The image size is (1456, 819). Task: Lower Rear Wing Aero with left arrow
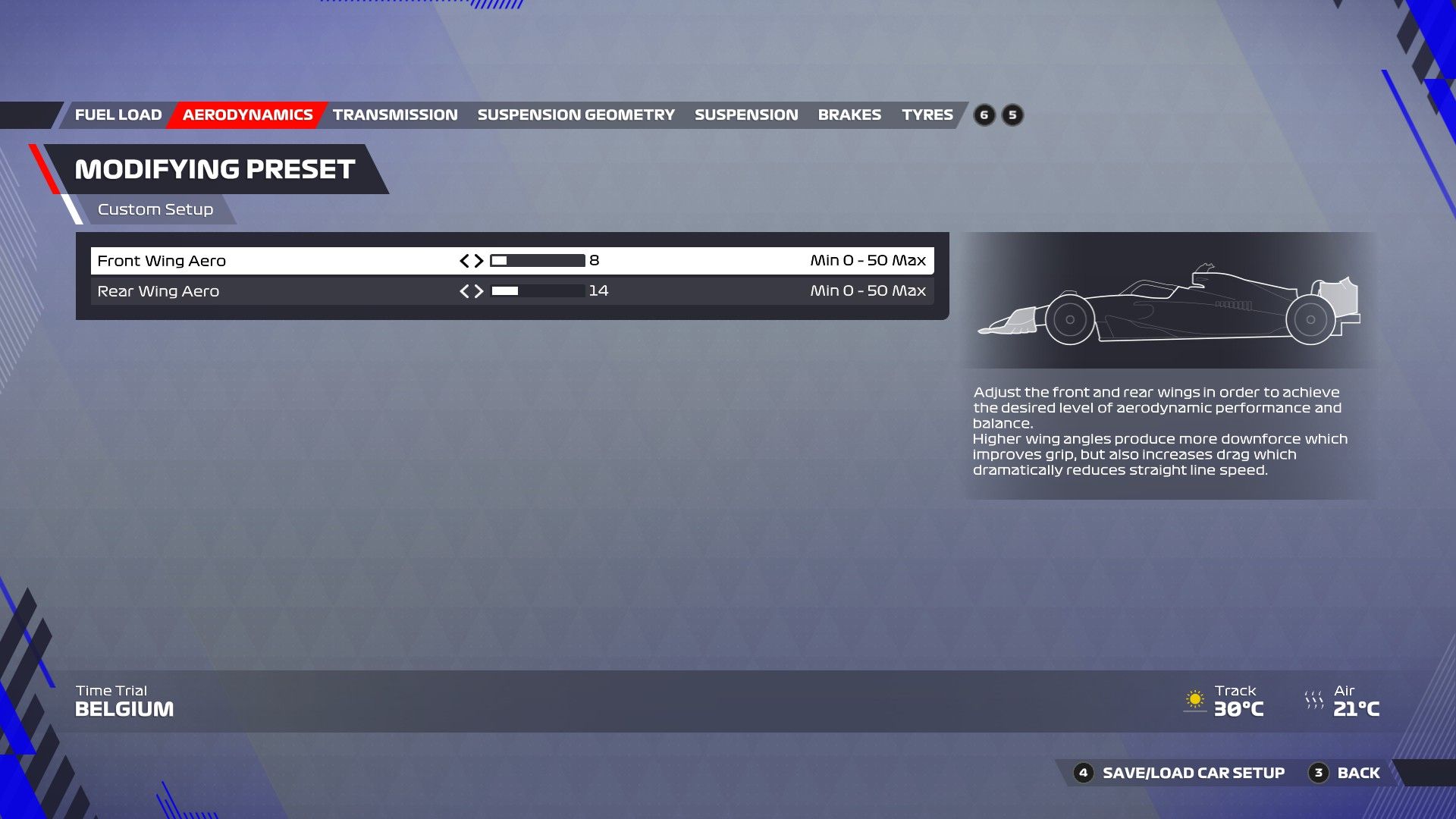click(x=464, y=291)
